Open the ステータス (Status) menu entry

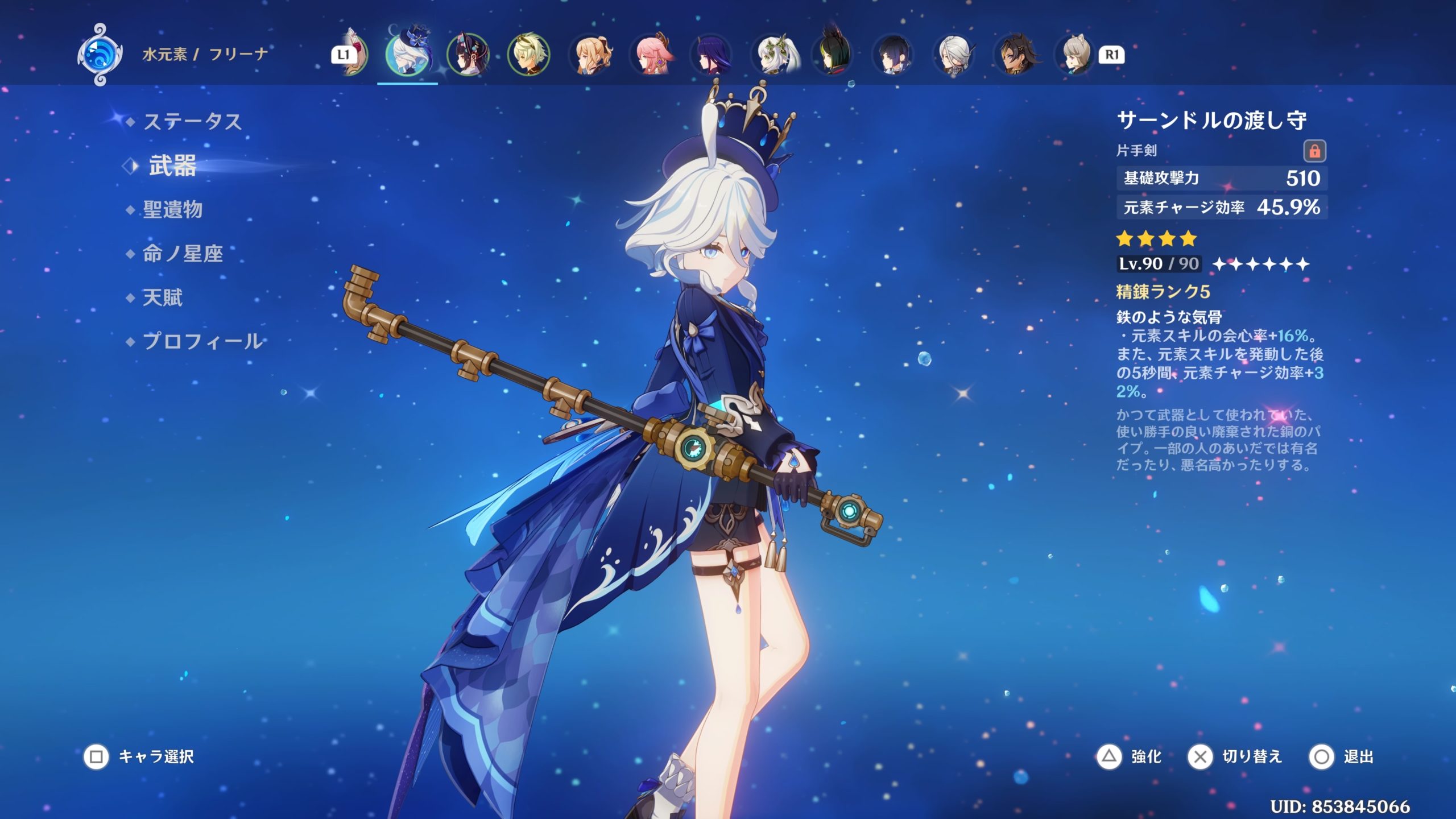pyautogui.click(x=192, y=121)
